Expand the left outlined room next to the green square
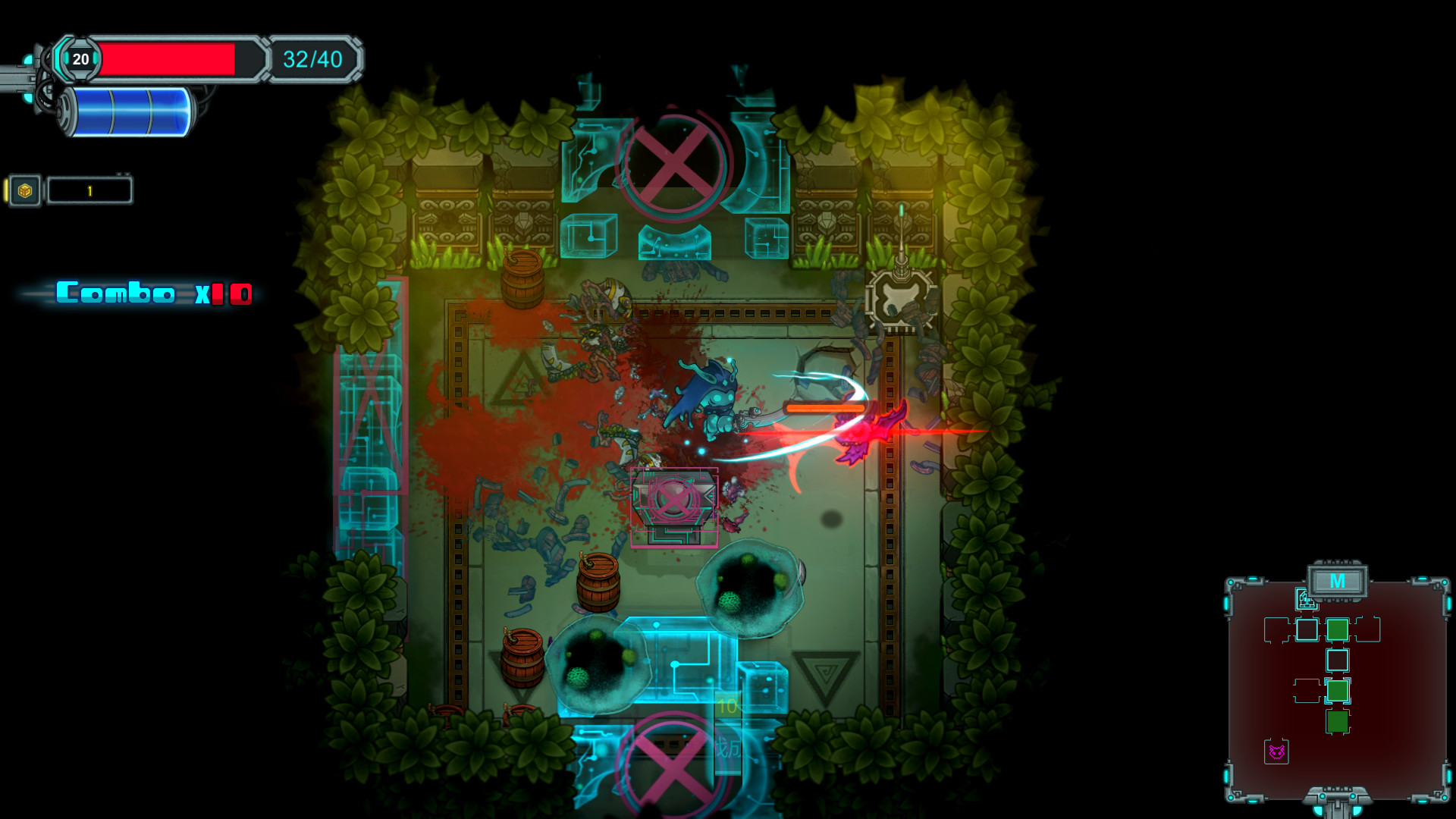The height and width of the screenshot is (819, 1456). pyautogui.click(x=1307, y=690)
